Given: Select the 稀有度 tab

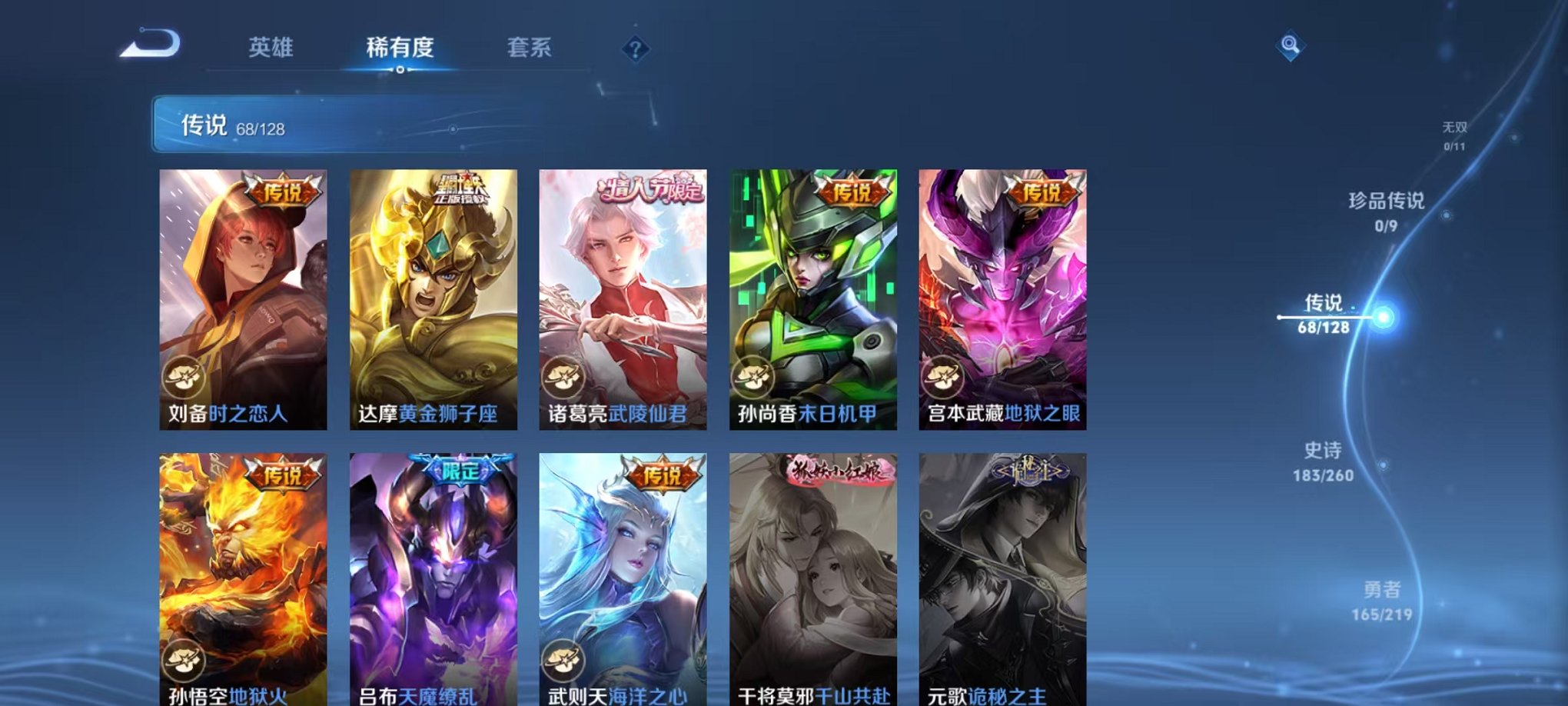Looking at the screenshot, I should point(399,48).
